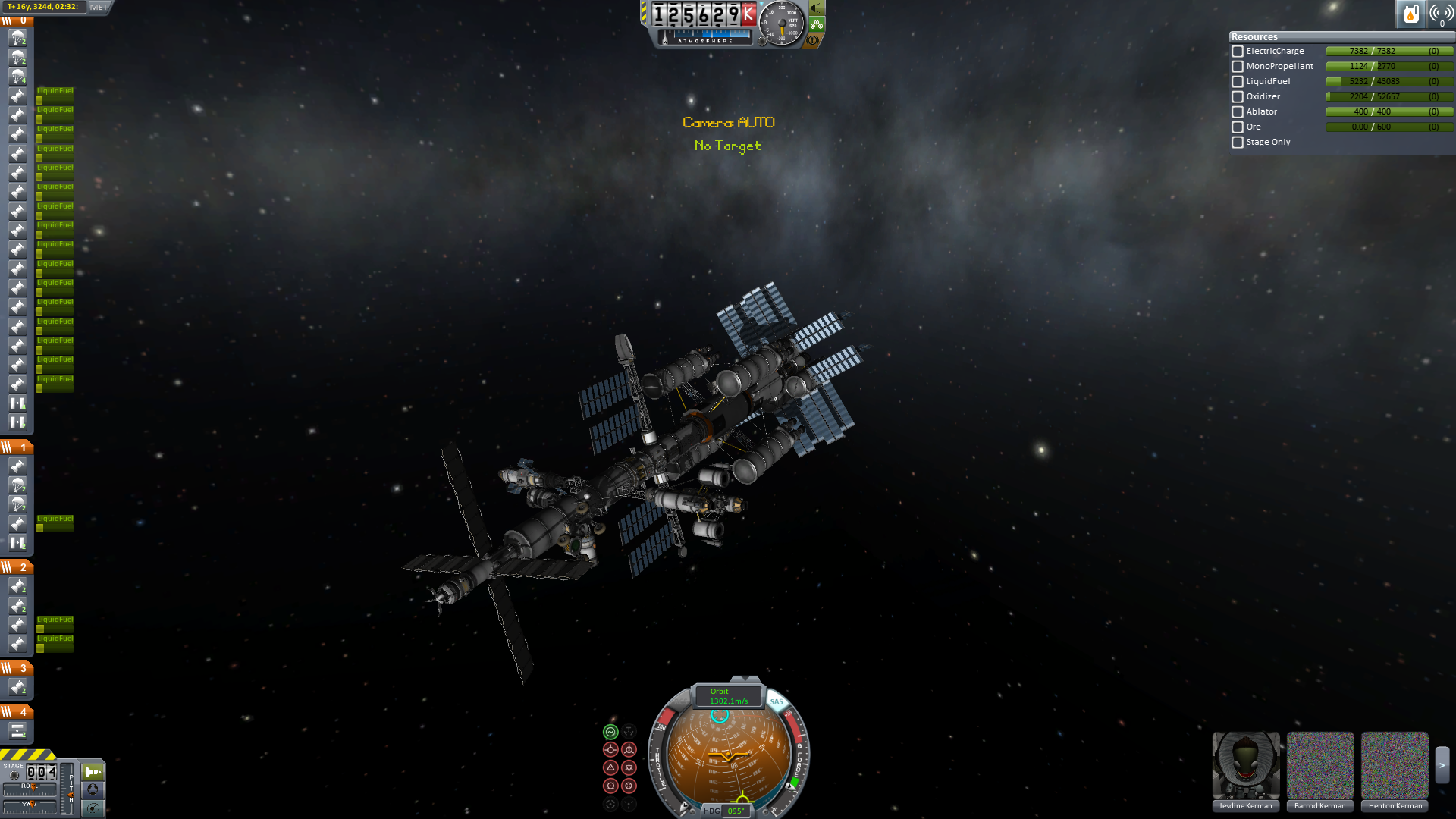Enable the LiquidFuel resource checkbox
Screen dimensions: 1456x819
tap(1238, 82)
